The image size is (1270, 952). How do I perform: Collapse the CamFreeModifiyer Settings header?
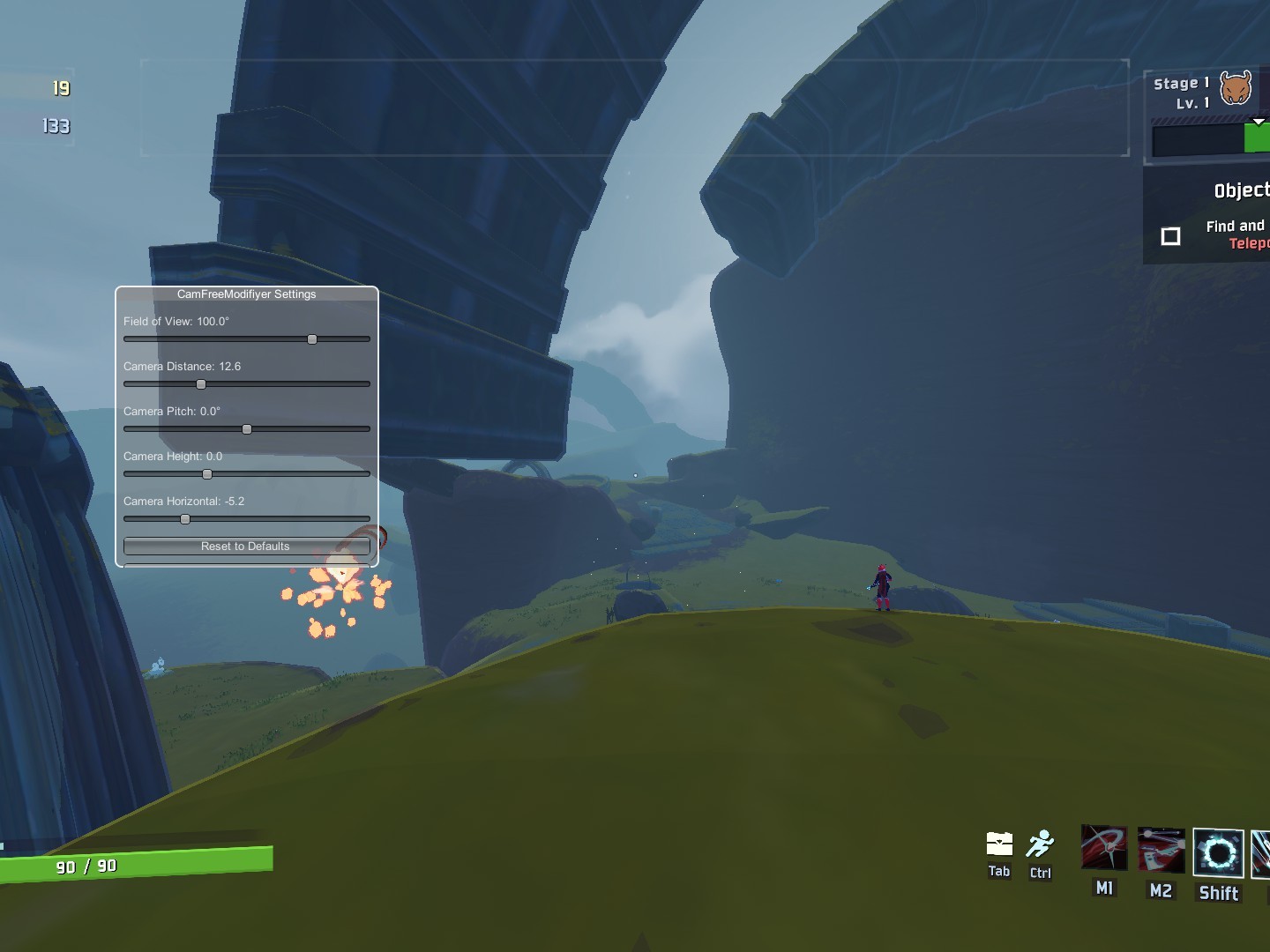pos(246,294)
